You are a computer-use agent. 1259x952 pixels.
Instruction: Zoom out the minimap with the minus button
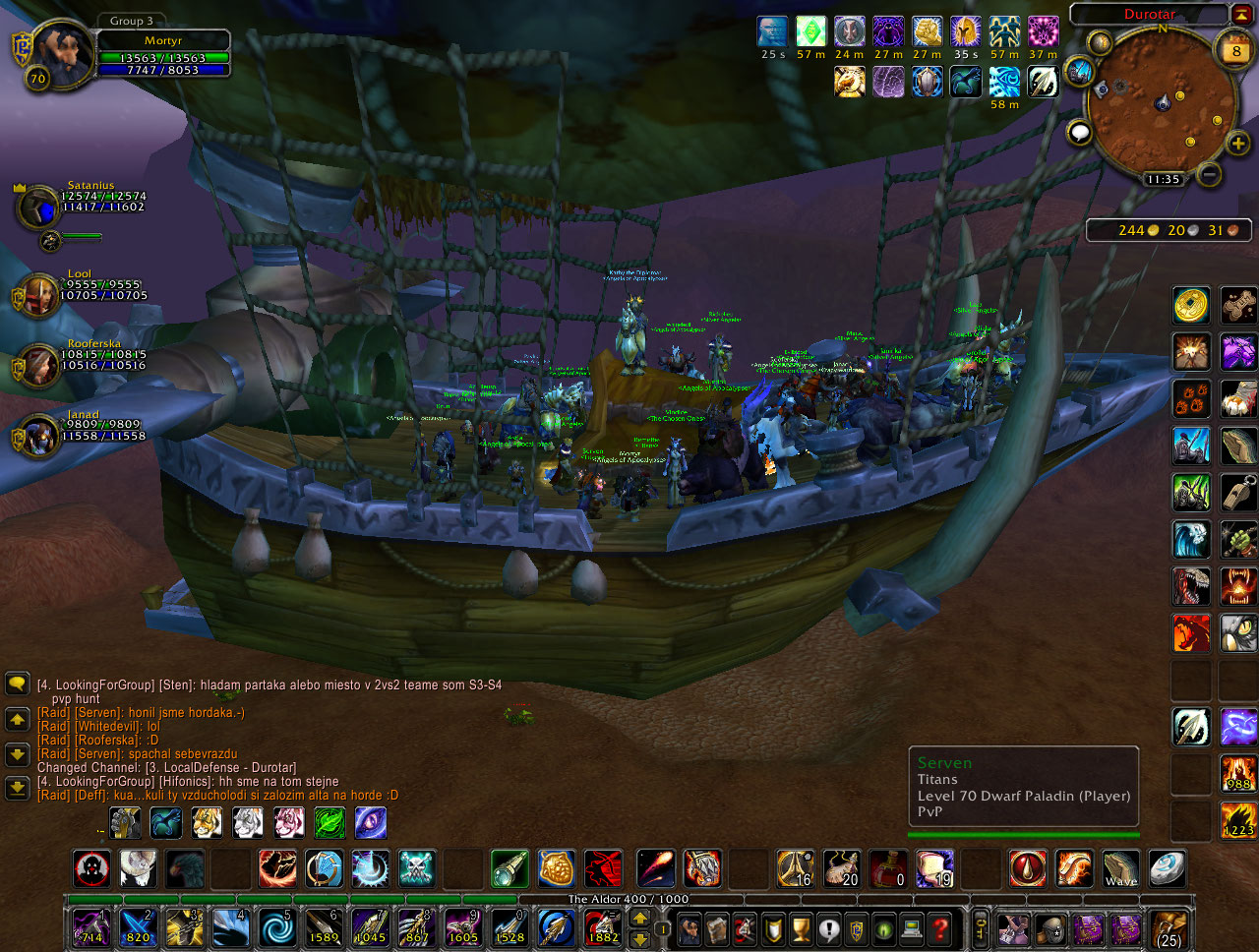coord(1210,175)
